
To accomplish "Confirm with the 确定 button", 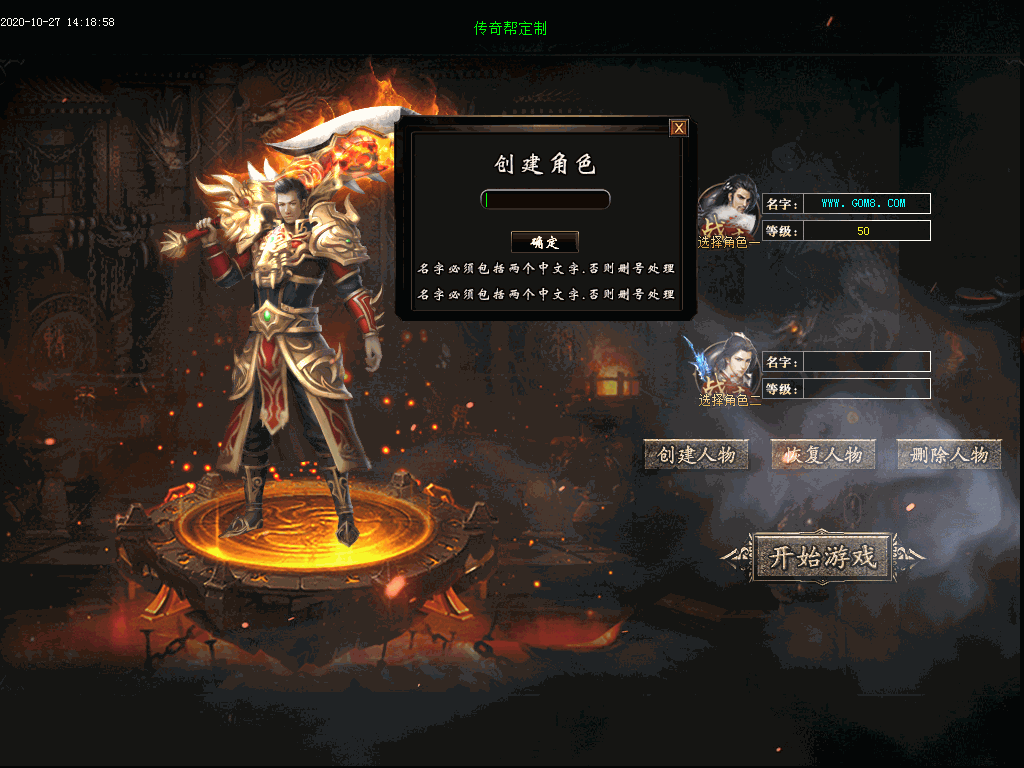I will tap(545, 242).
